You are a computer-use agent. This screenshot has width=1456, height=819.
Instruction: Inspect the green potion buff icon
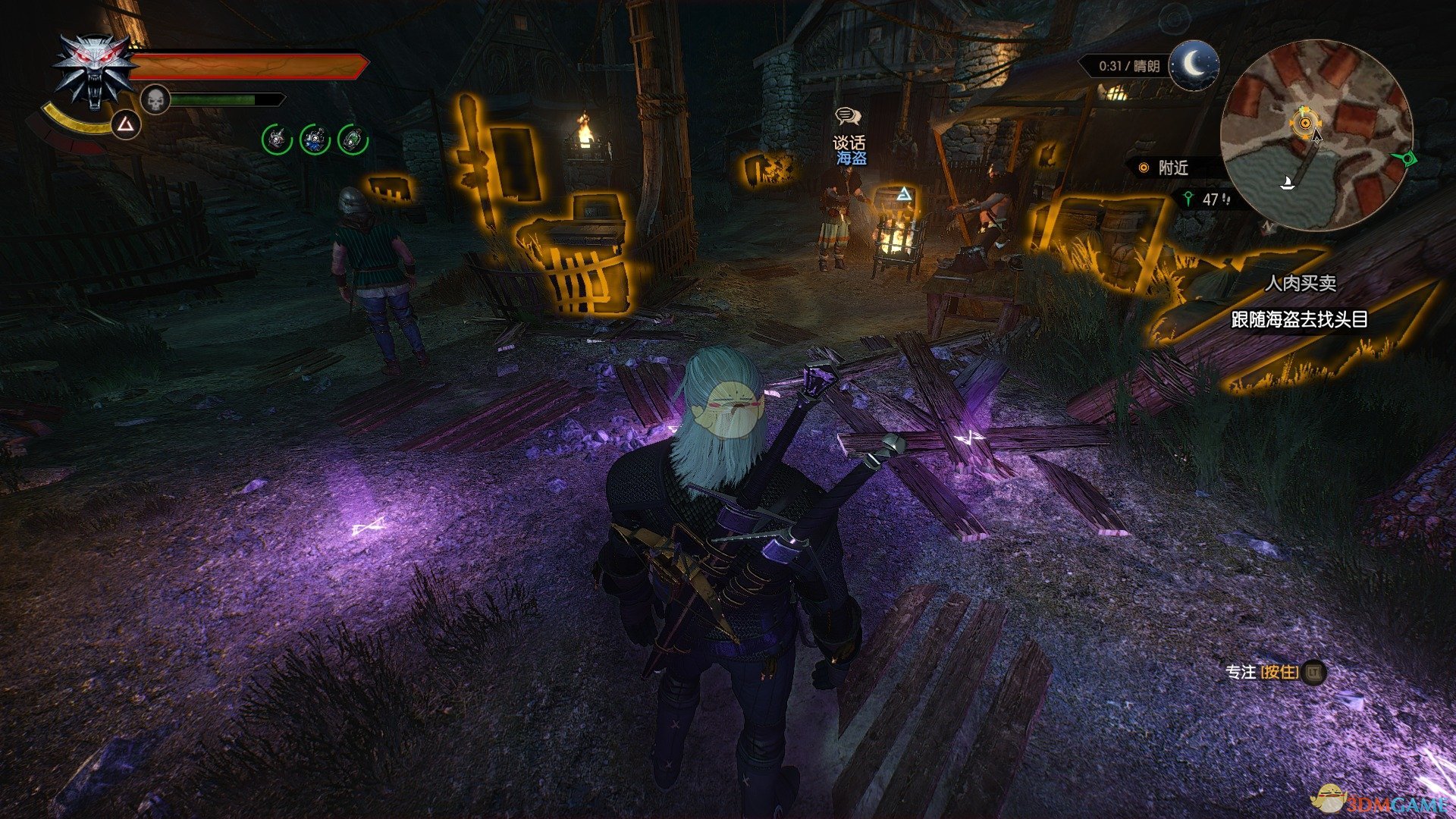tap(353, 140)
